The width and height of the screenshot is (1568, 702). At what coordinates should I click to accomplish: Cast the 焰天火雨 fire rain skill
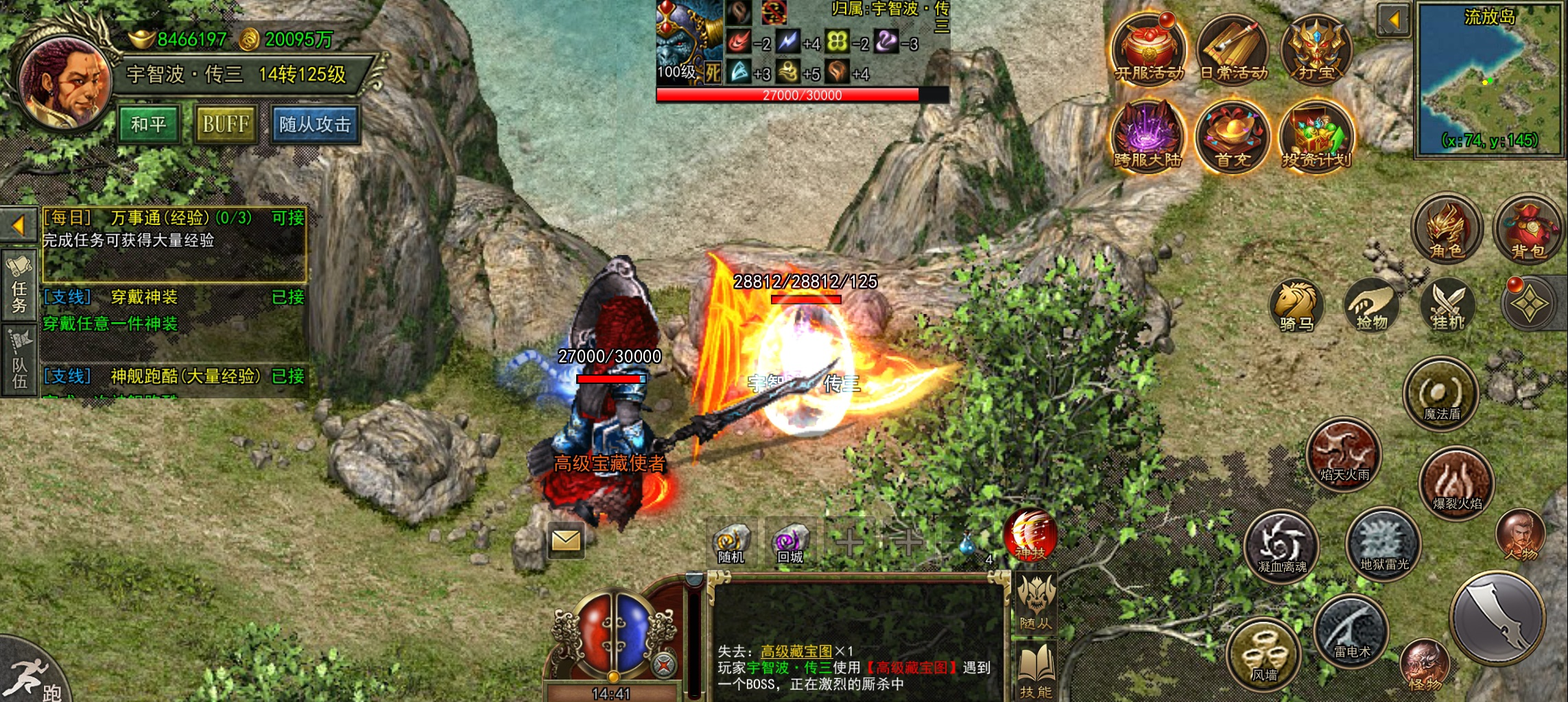[x=1344, y=453]
